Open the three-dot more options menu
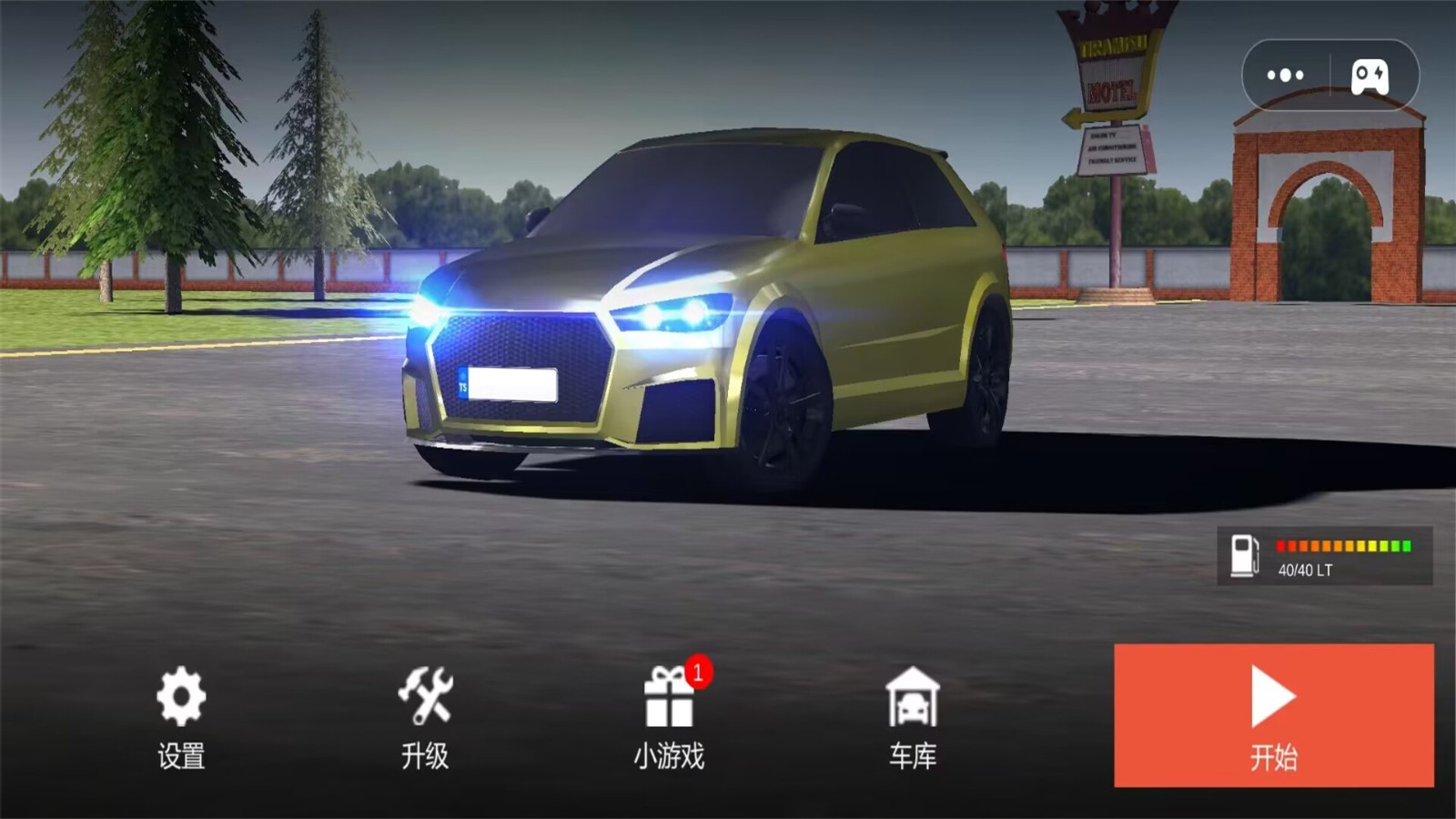Viewport: 1456px width, 819px height. tap(1285, 75)
